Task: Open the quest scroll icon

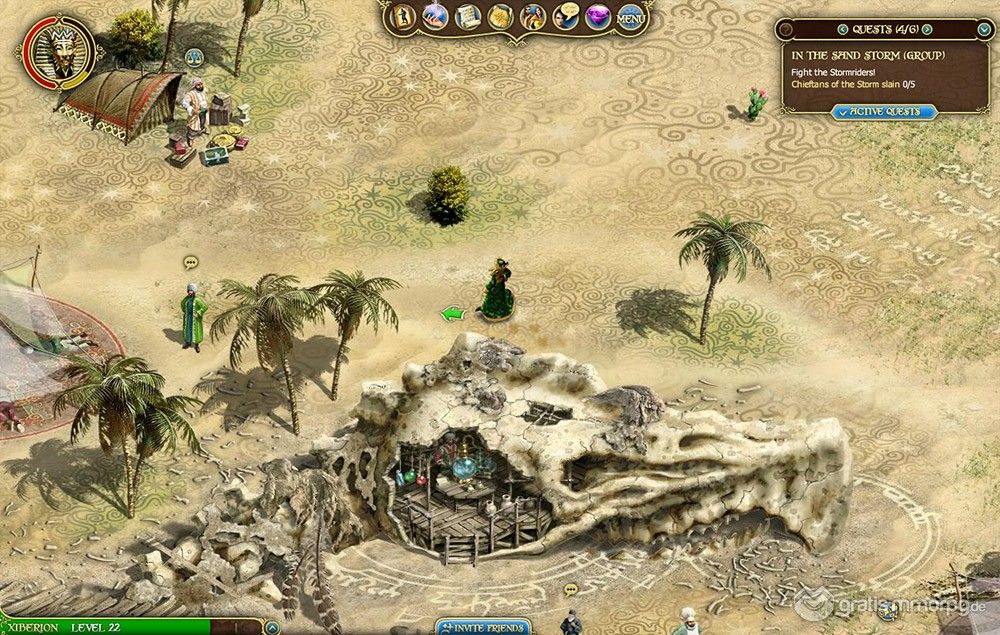Action: pyautogui.click(x=467, y=17)
